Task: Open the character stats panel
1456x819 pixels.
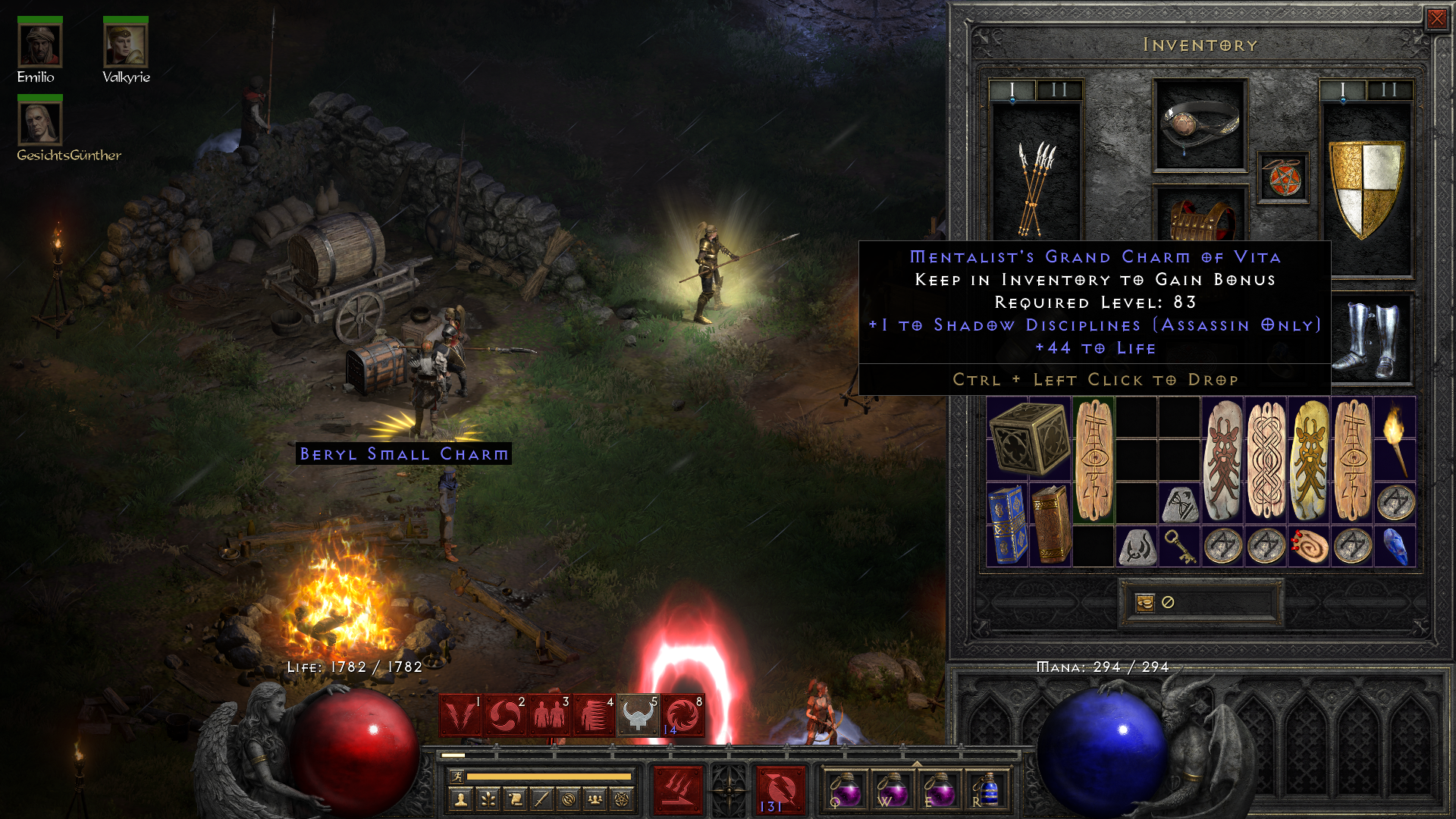Action: (460, 799)
